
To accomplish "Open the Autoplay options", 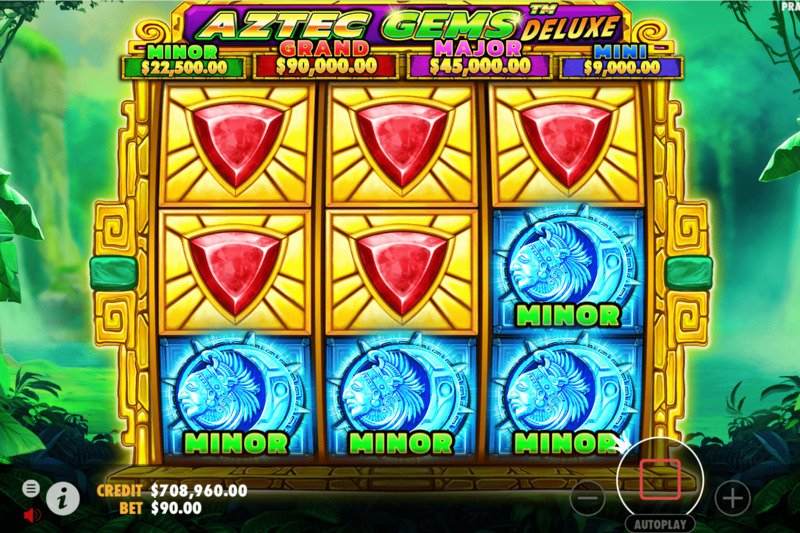I will (x=659, y=523).
